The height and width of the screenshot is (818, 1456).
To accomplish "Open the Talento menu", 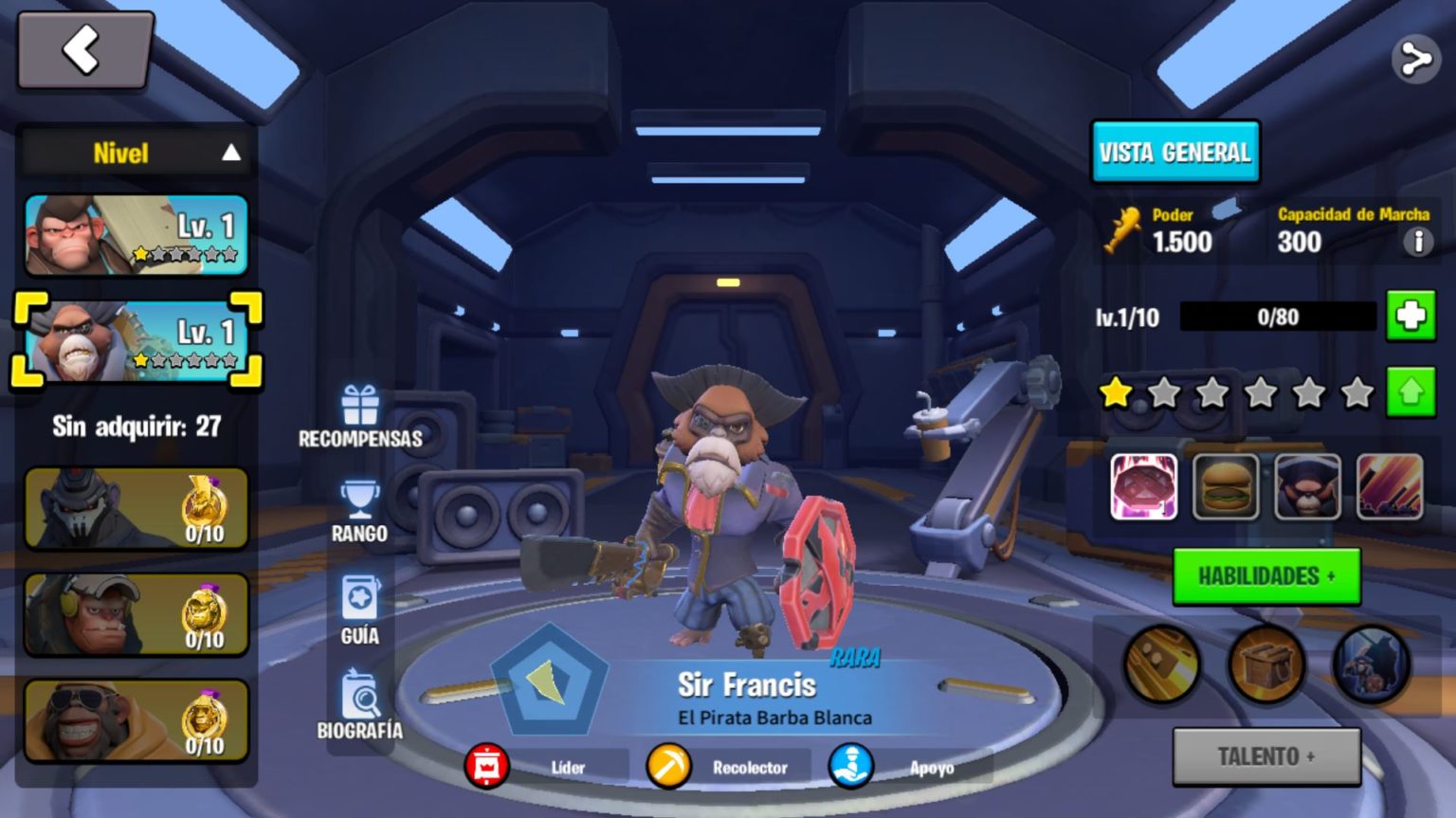I will pyautogui.click(x=1265, y=756).
